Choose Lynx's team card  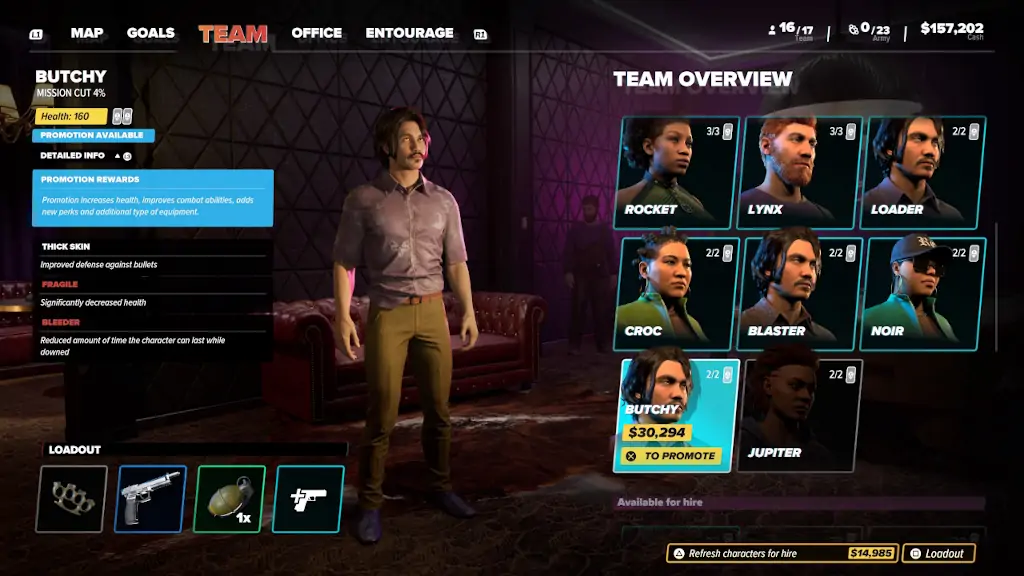(x=799, y=174)
